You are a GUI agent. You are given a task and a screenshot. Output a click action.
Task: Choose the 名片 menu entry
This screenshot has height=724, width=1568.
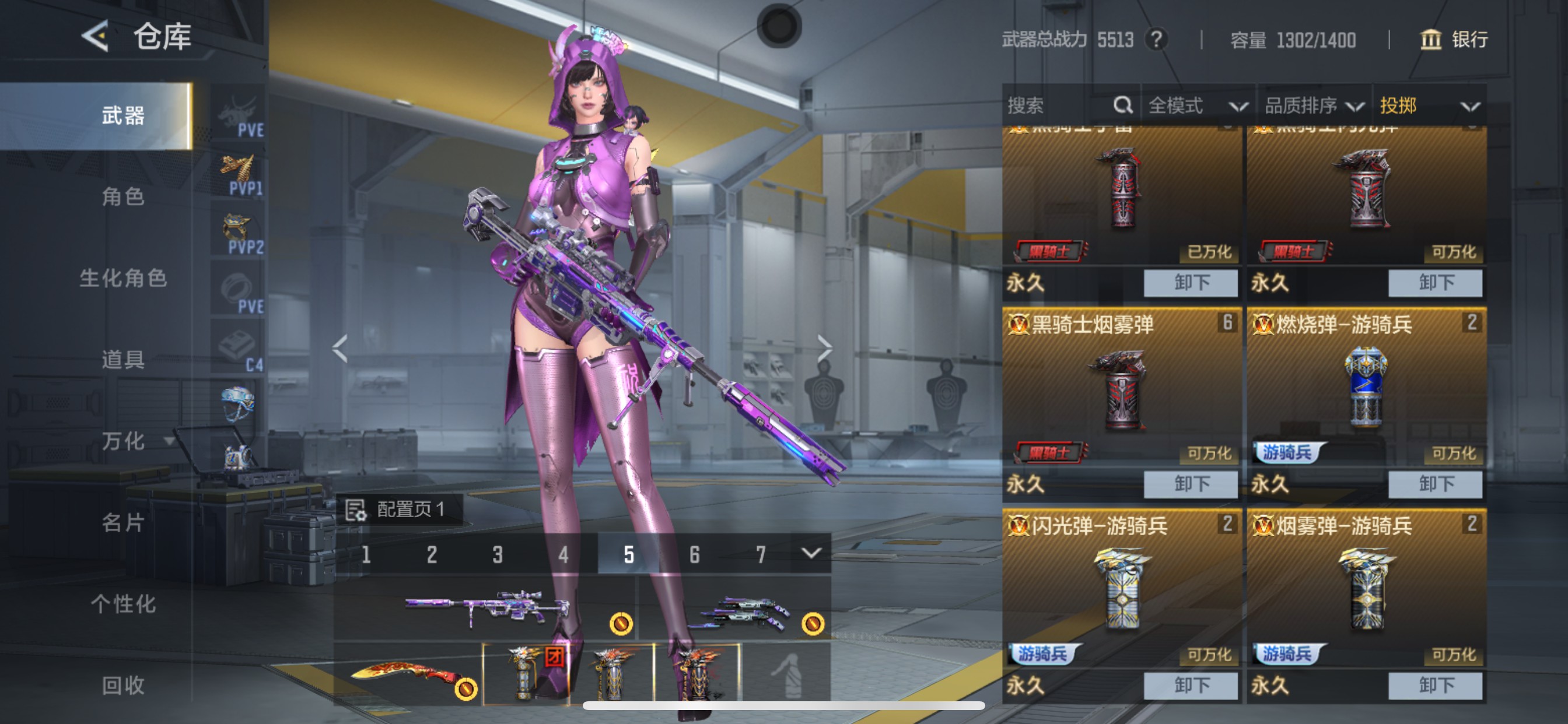point(123,522)
